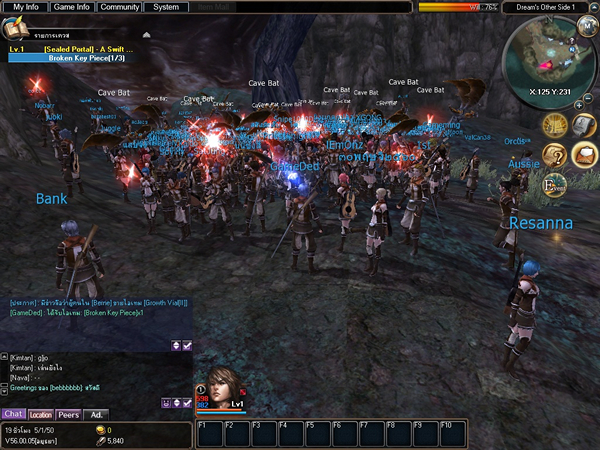Open the Event button
This screenshot has height=450, width=600.
[x=555, y=184]
